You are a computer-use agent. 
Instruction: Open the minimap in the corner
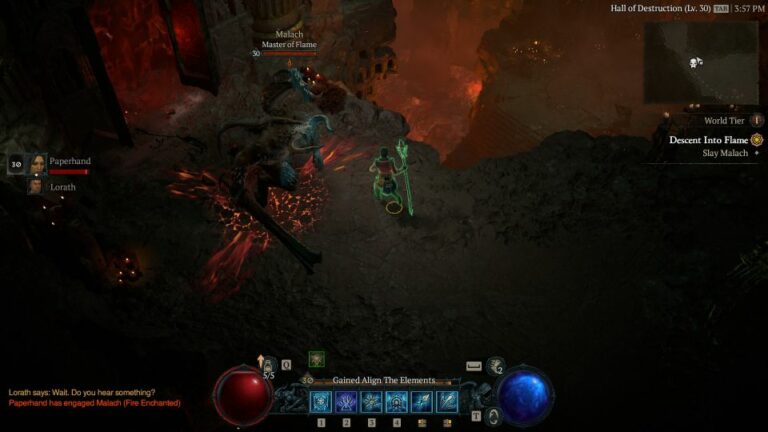point(701,62)
